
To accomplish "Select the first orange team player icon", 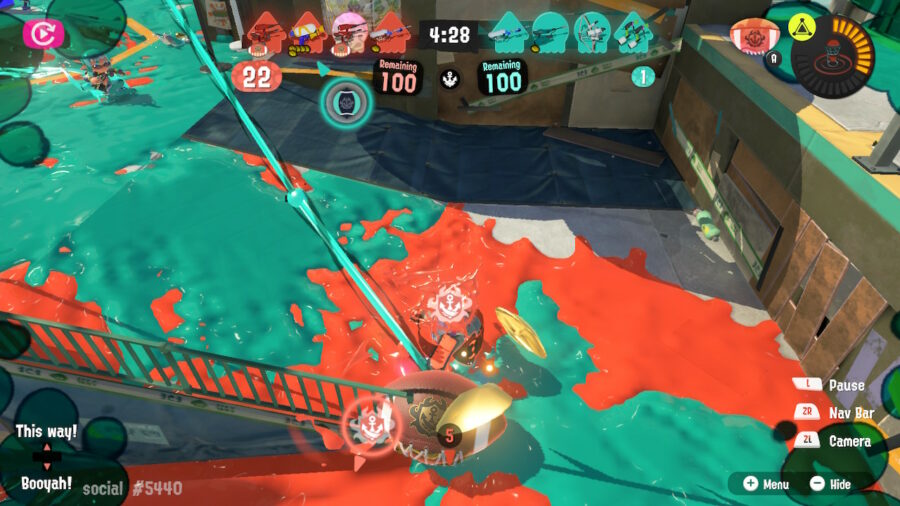I will point(265,33).
